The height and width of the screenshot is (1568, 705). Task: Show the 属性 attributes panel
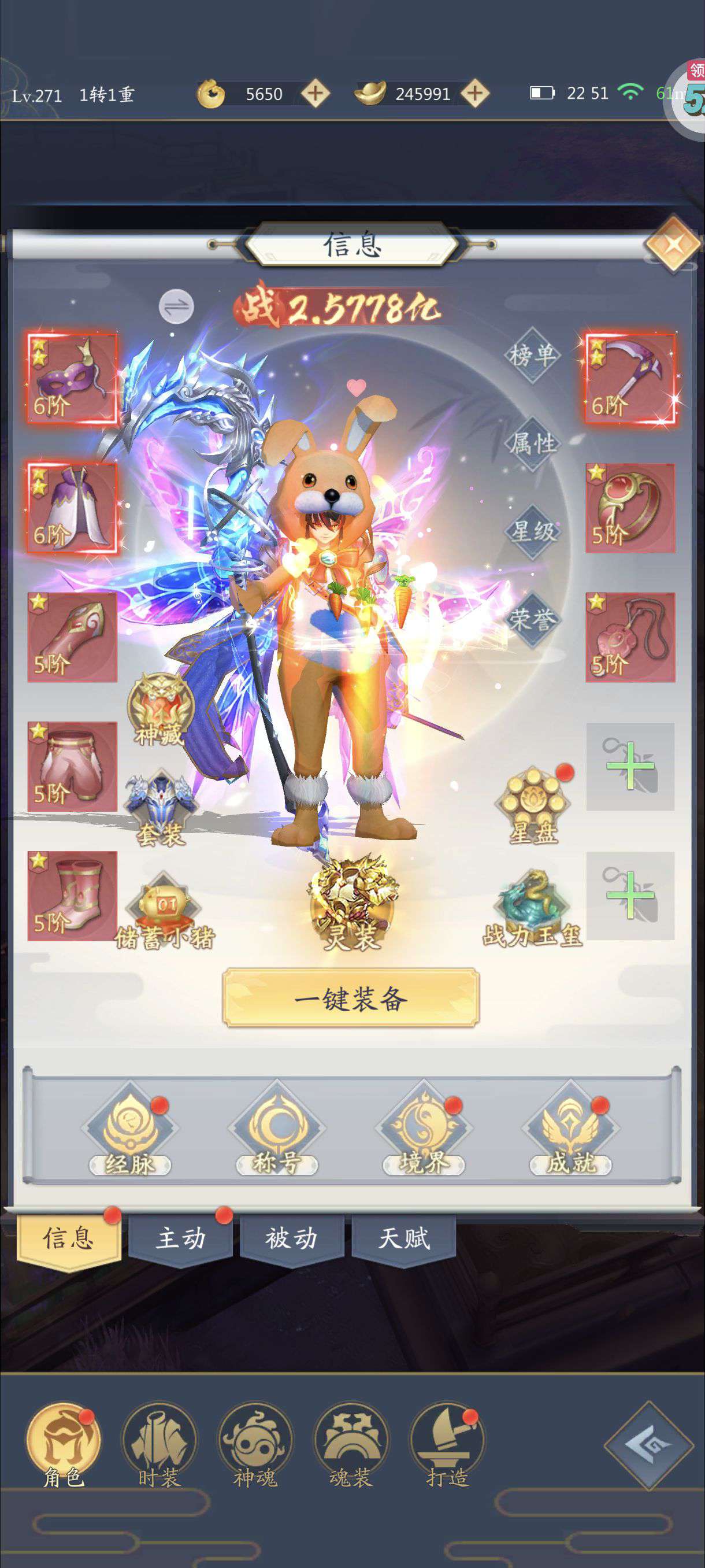coord(532,443)
